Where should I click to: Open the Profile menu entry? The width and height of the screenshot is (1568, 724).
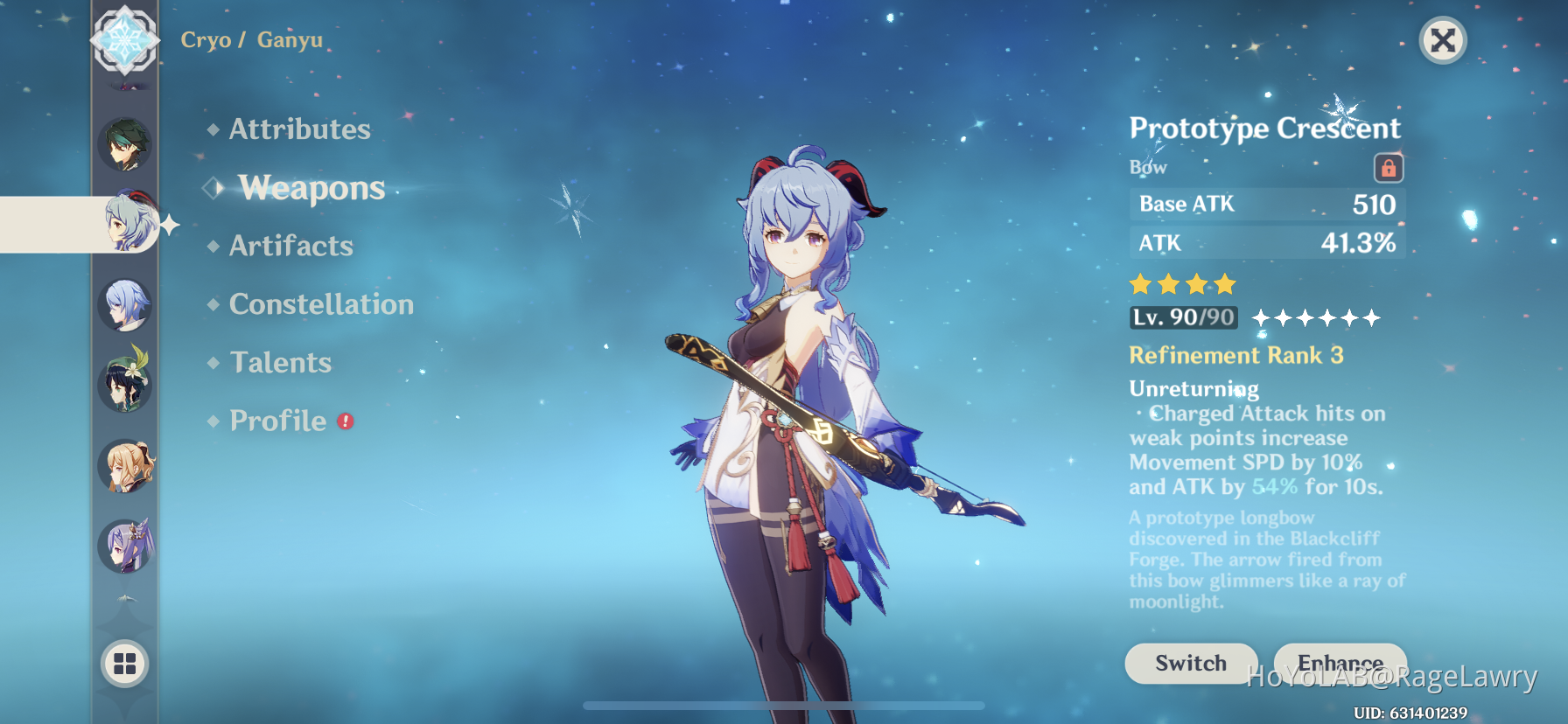pos(278,421)
